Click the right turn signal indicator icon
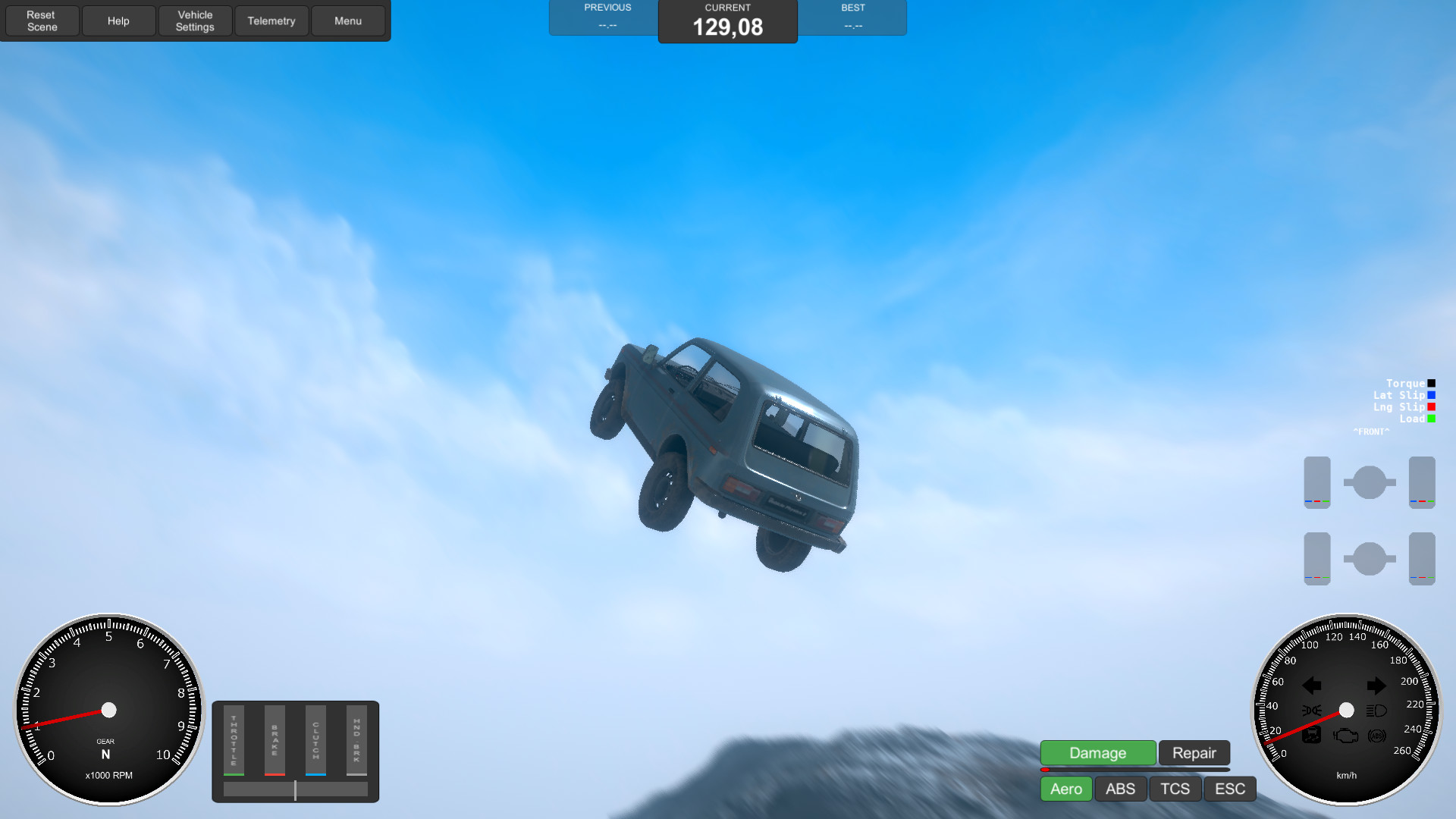This screenshot has width=1456, height=819. click(1377, 686)
